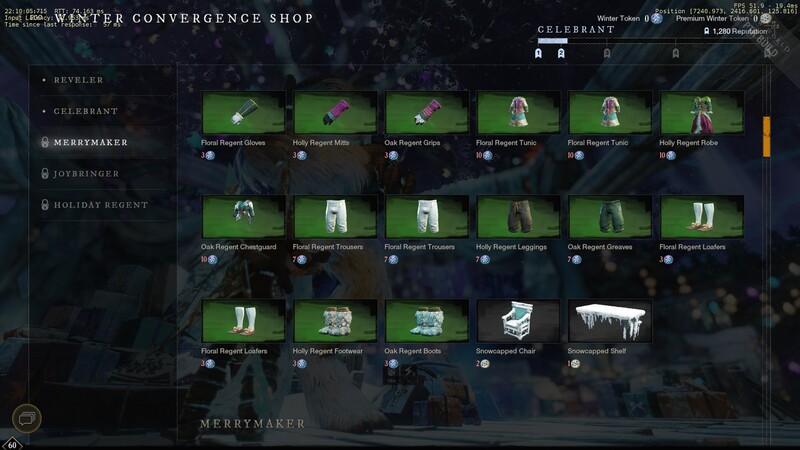Select the Snowcapped Chair furniture item
Image resolution: width=800 pixels, height=450 pixels.
(x=519, y=321)
